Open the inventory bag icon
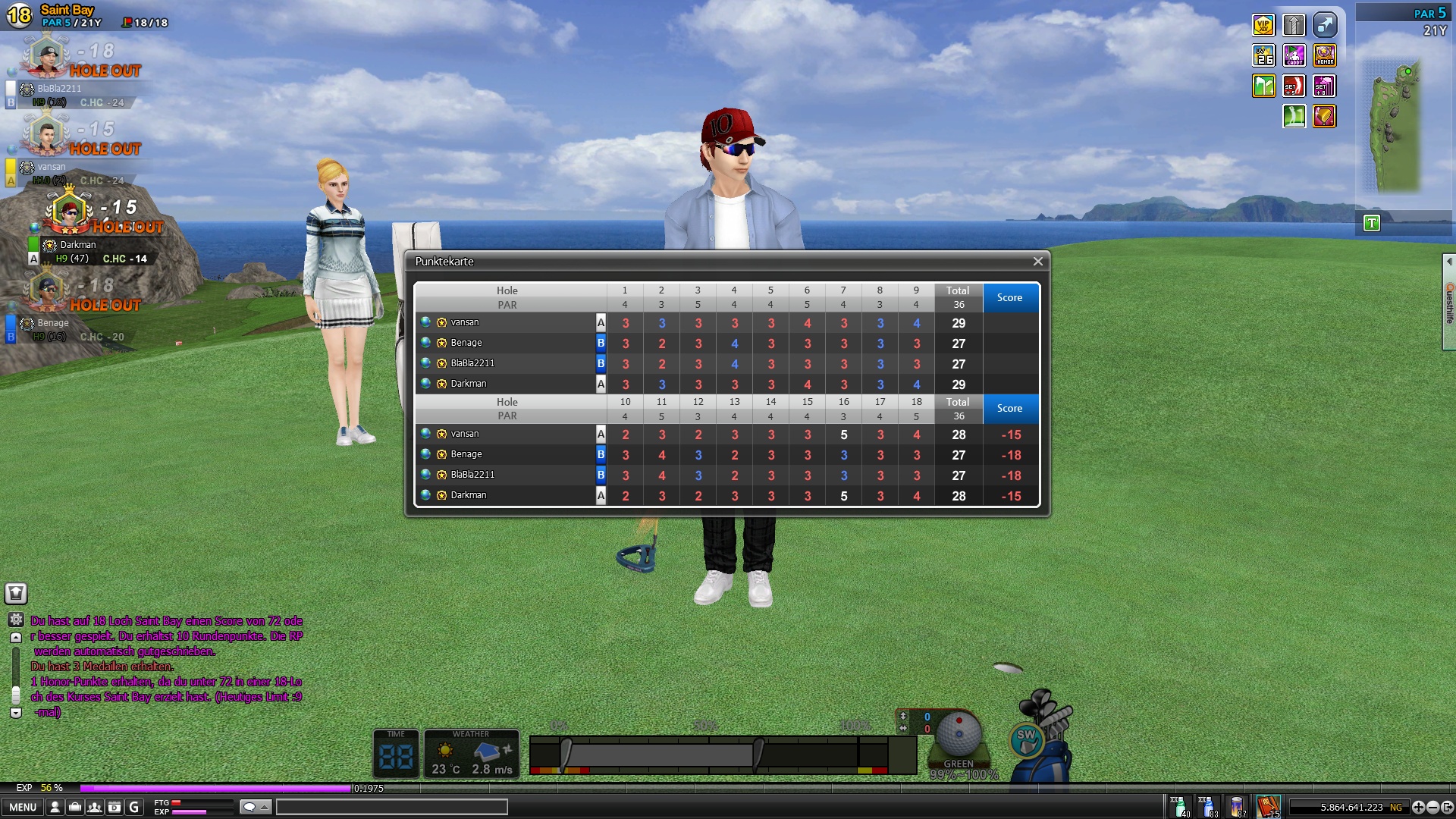1456x819 pixels. pyautogui.click(x=75, y=807)
